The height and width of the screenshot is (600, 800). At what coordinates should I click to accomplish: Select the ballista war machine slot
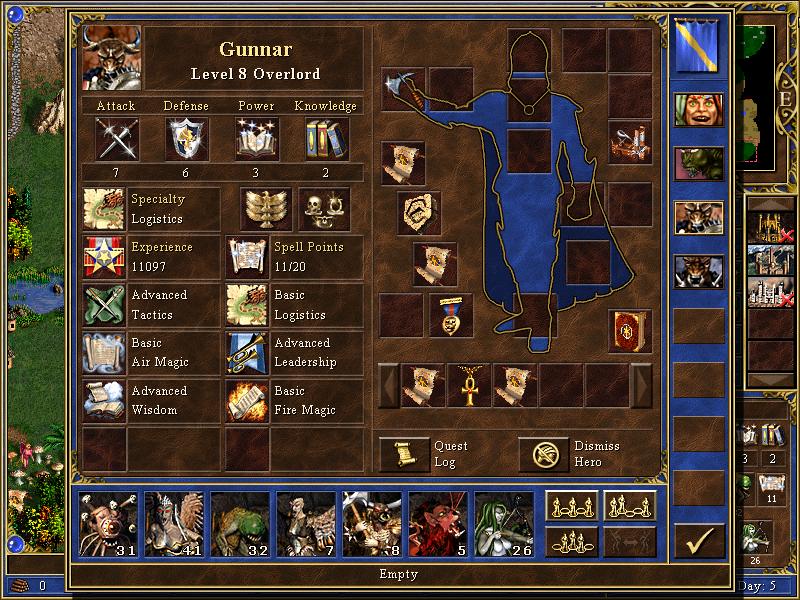coord(630,140)
